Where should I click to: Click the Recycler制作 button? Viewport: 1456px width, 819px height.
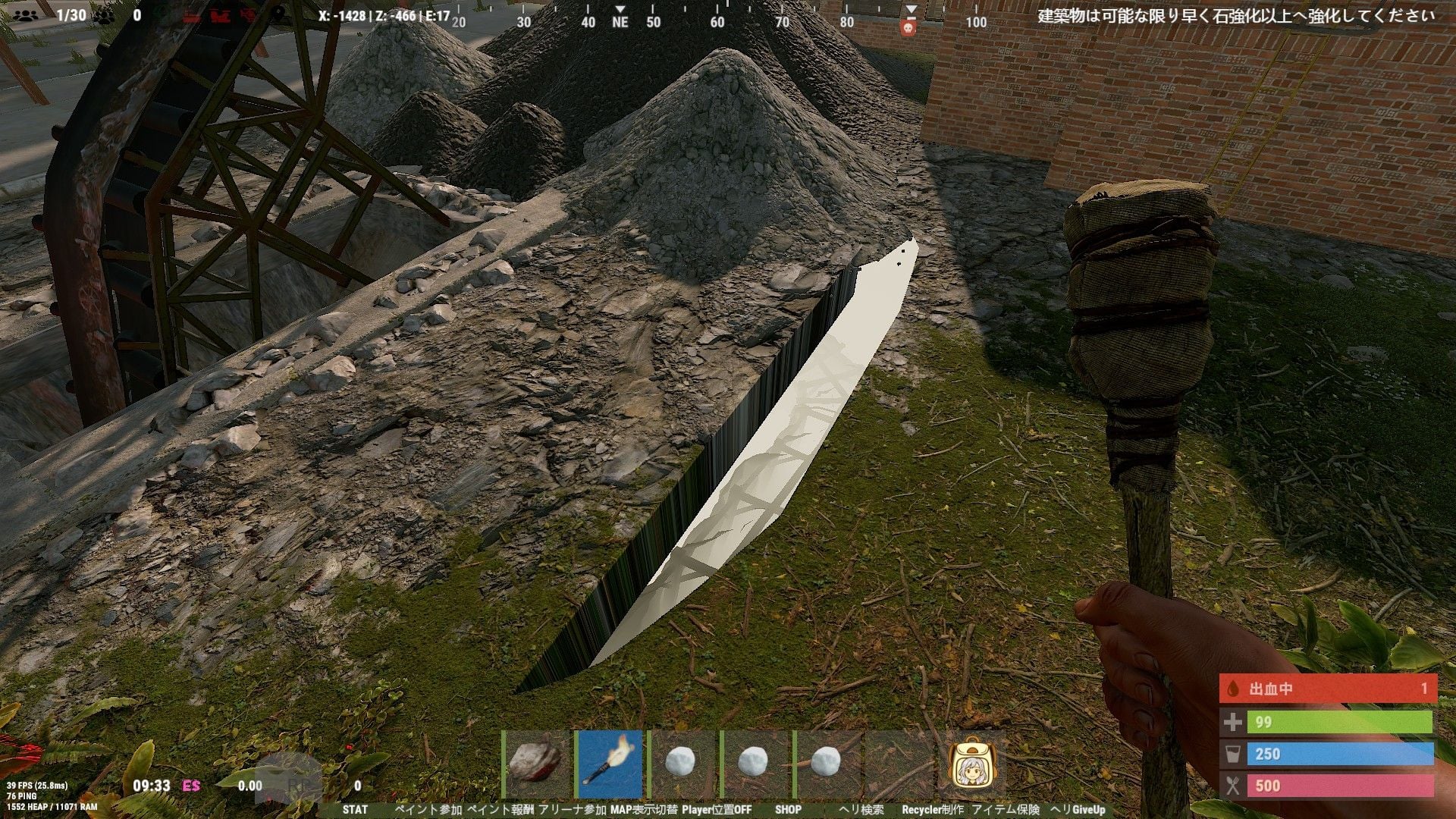point(933,810)
